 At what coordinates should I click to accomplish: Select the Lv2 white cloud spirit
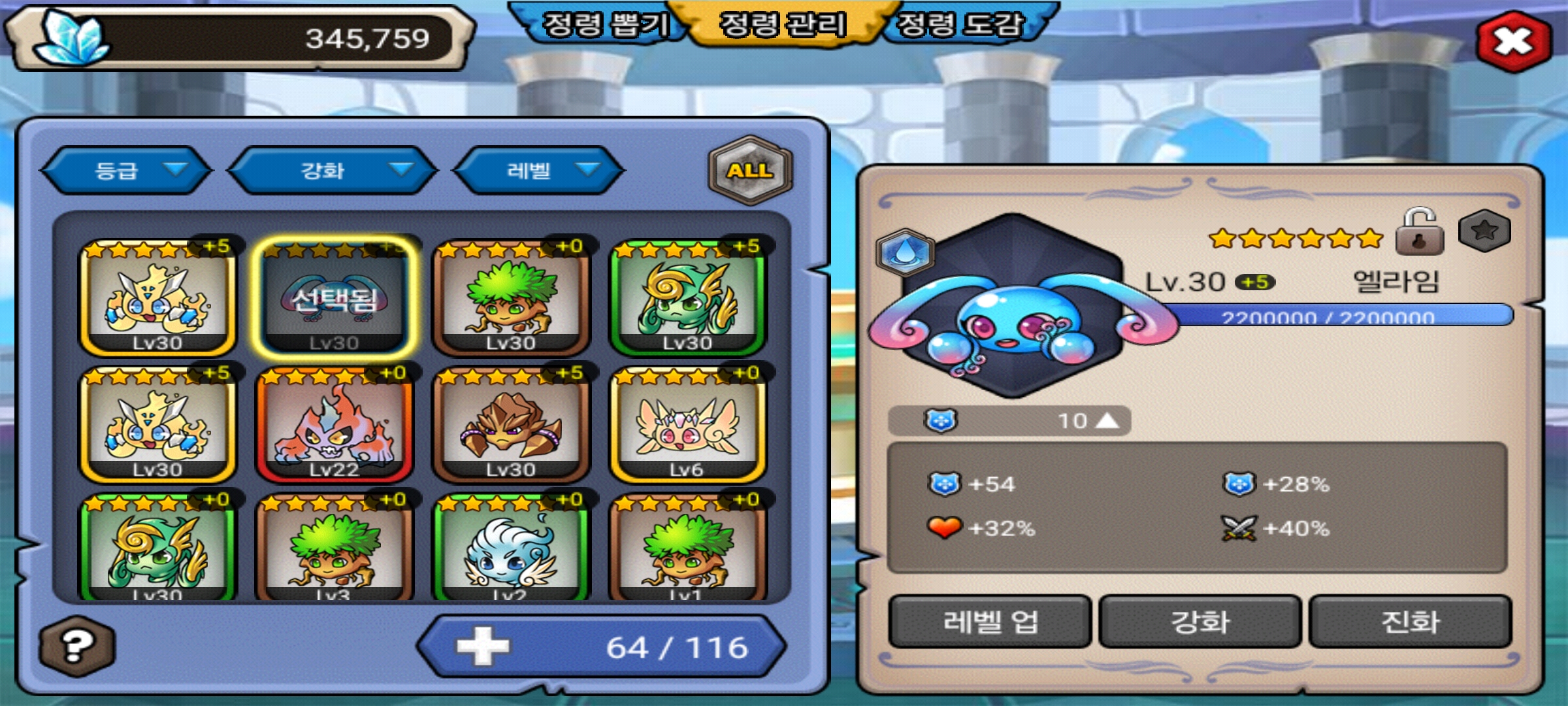(511, 549)
